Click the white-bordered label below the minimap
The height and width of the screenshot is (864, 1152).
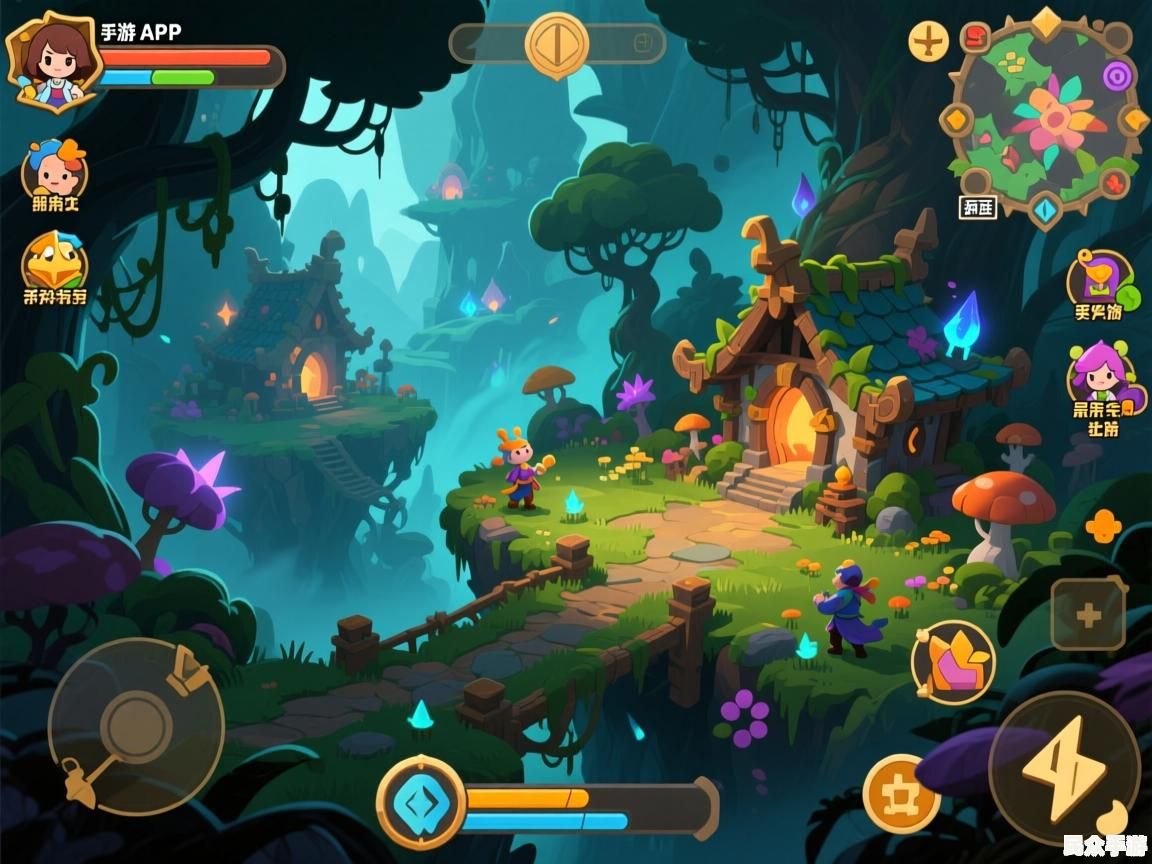(977, 208)
